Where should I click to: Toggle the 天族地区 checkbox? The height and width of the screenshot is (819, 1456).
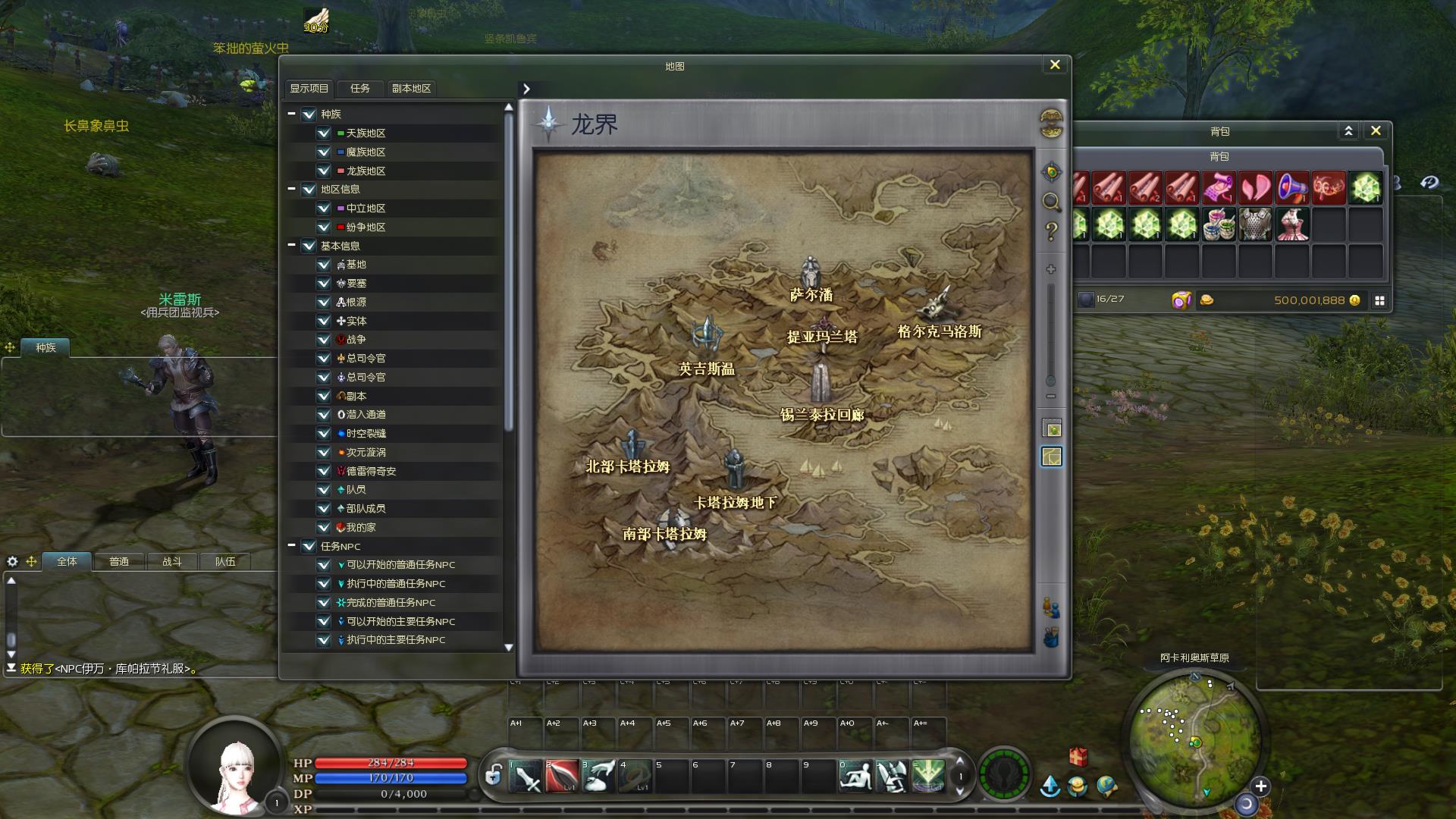pyautogui.click(x=324, y=133)
